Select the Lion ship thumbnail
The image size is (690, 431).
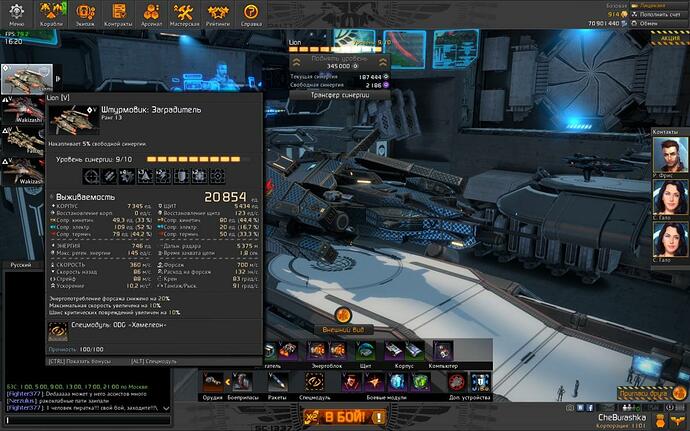pyautogui.click(x=27, y=79)
